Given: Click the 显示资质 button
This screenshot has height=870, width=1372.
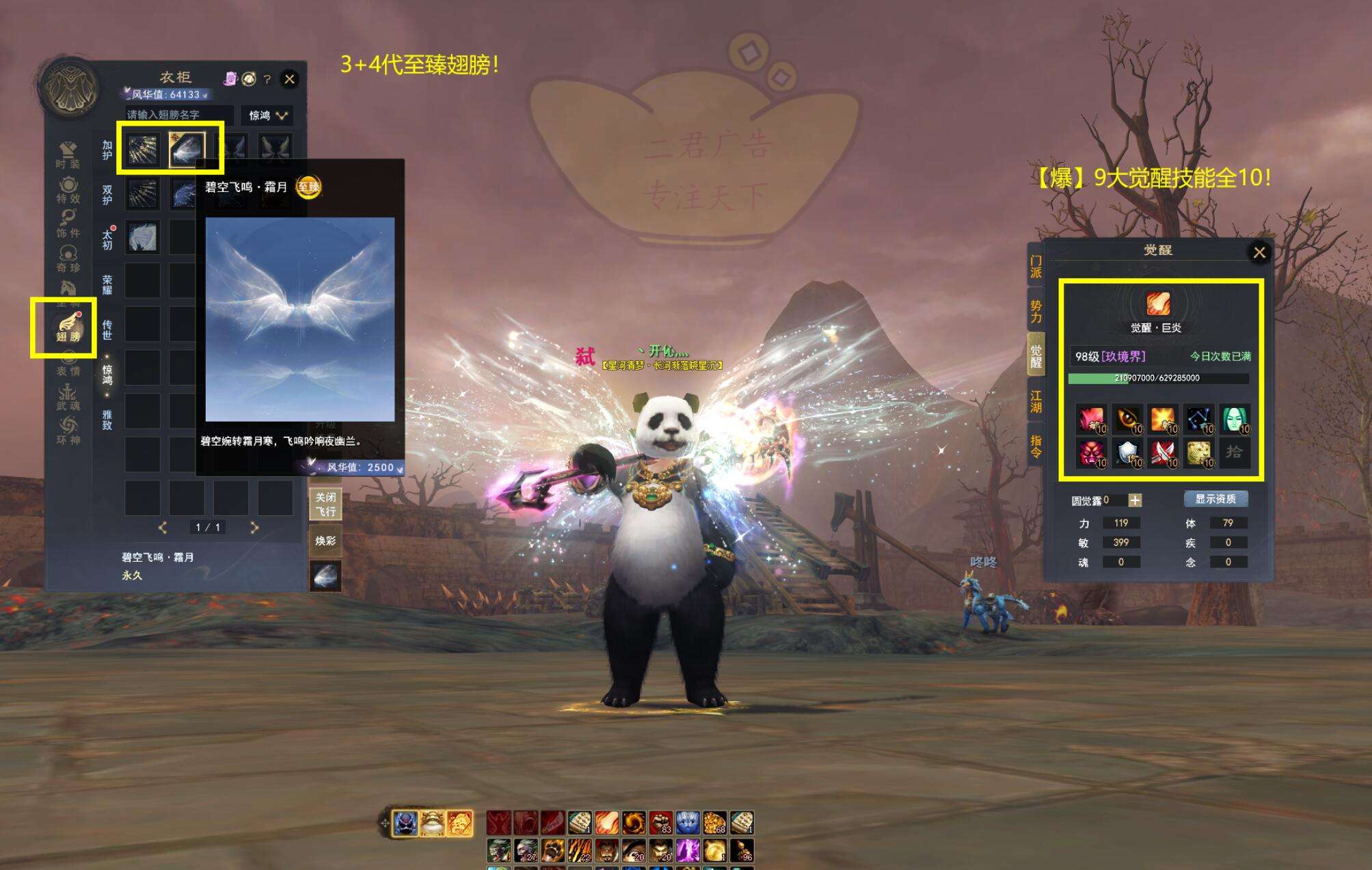Looking at the screenshot, I should pyautogui.click(x=1215, y=499).
